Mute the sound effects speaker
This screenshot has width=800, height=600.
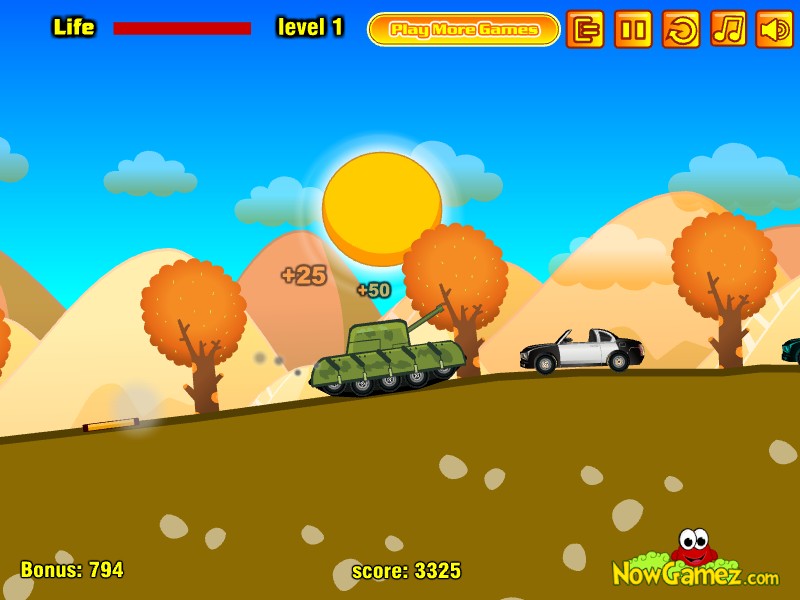pyautogui.click(x=774, y=29)
